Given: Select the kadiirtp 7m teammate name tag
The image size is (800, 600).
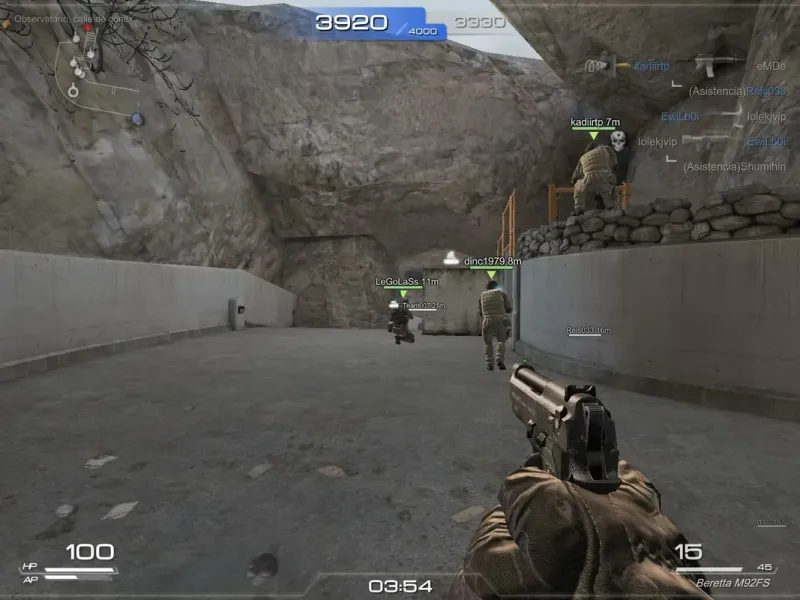Looking at the screenshot, I should tap(595, 122).
